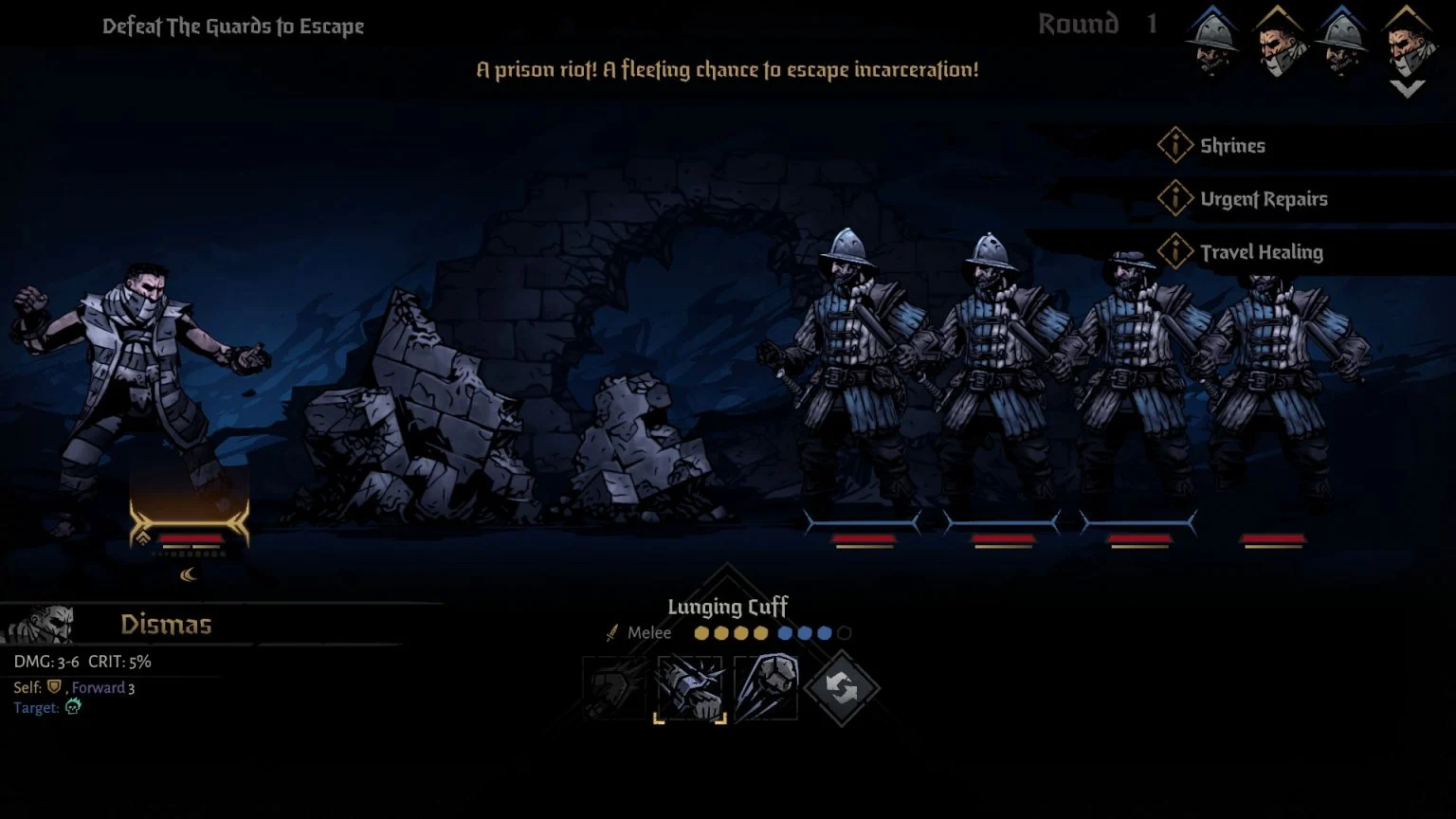Image resolution: width=1456 pixels, height=819 pixels.
Task: Click the Urgent Repairs info icon
Action: pyautogui.click(x=1175, y=197)
